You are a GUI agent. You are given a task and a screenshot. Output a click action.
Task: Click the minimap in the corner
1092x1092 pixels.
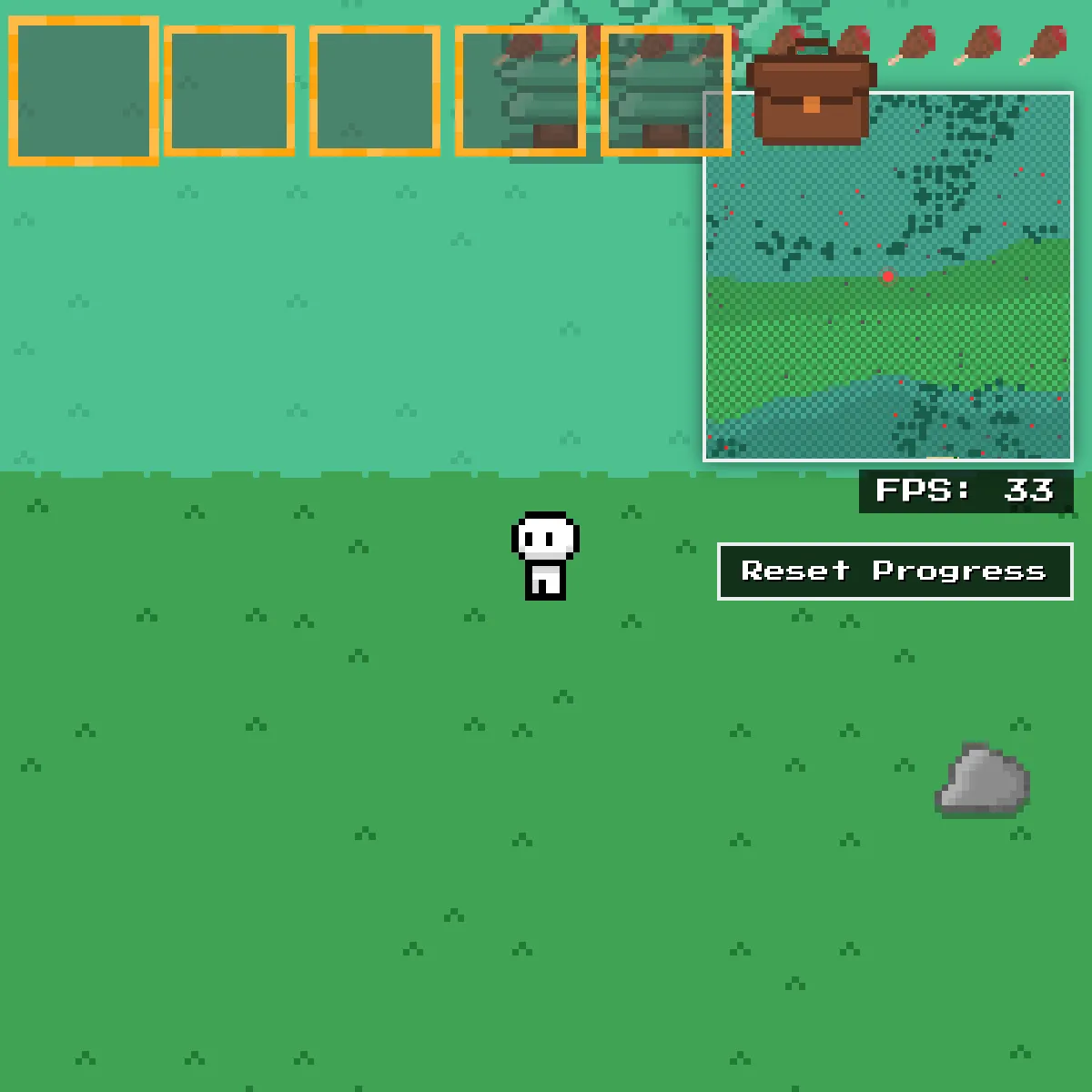(888, 300)
